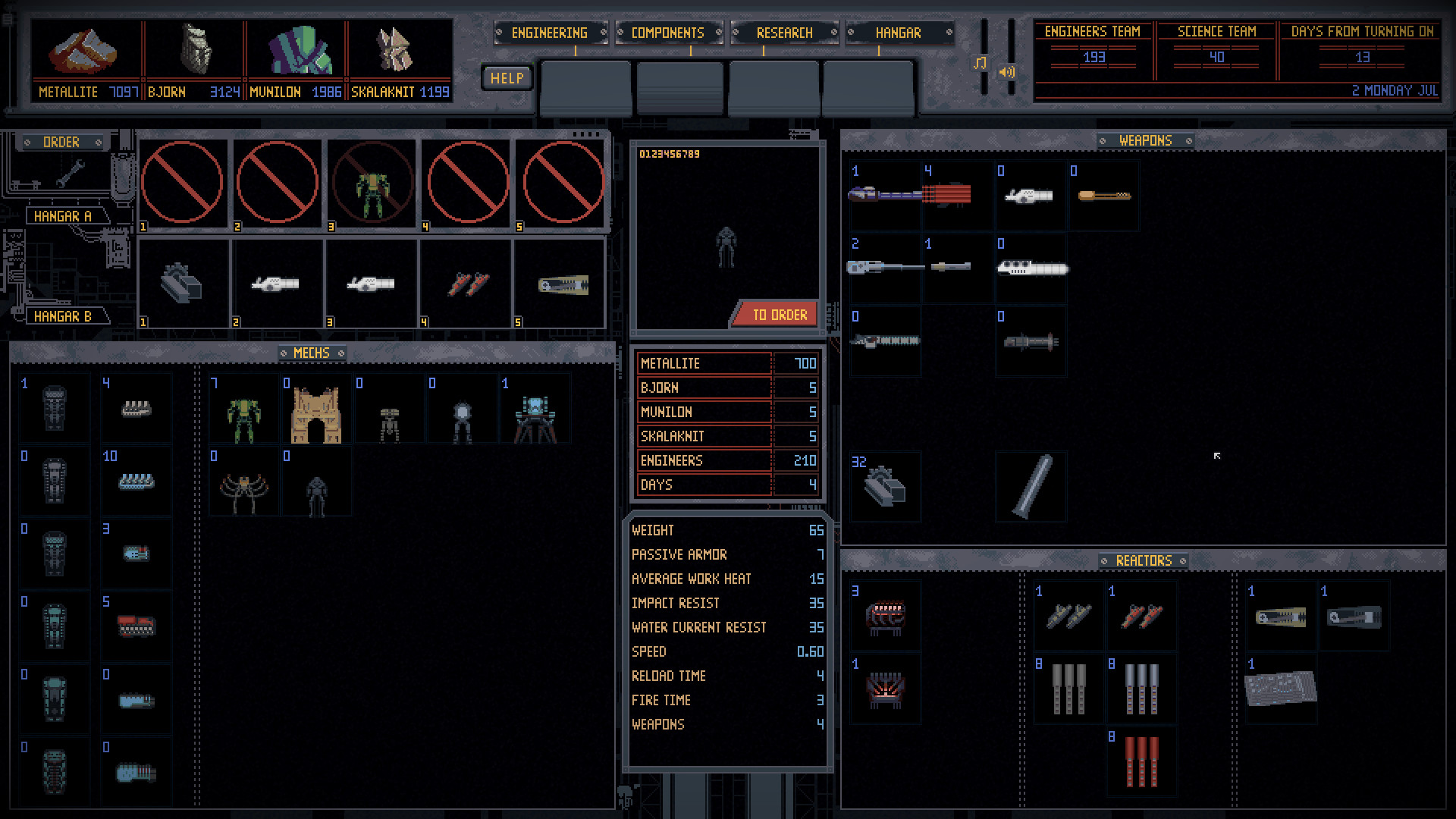Toggle the diamond marker beside the WEAPONS header
The width and height of the screenshot is (1456, 819).
[1102, 141]
